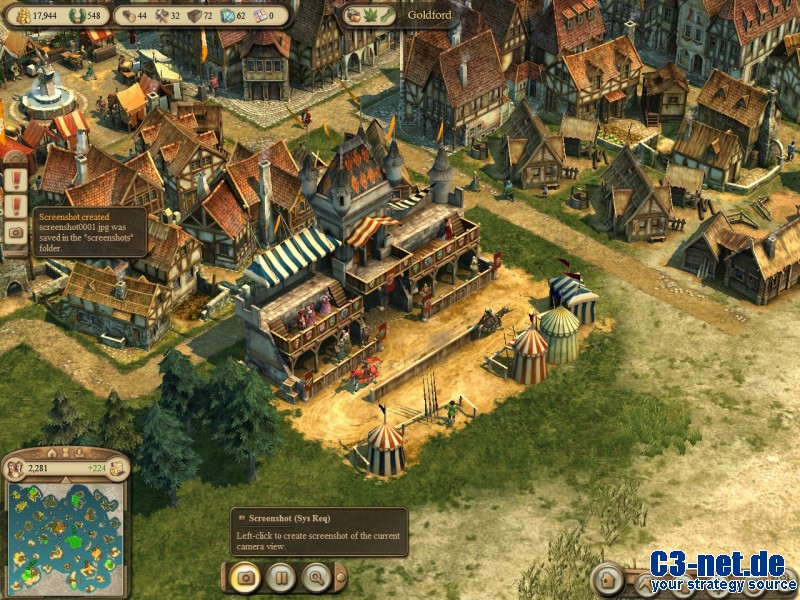Click the glass resource icon
Image resolution: width=800 pixels, height=600 pixels.
pos(226,15)
